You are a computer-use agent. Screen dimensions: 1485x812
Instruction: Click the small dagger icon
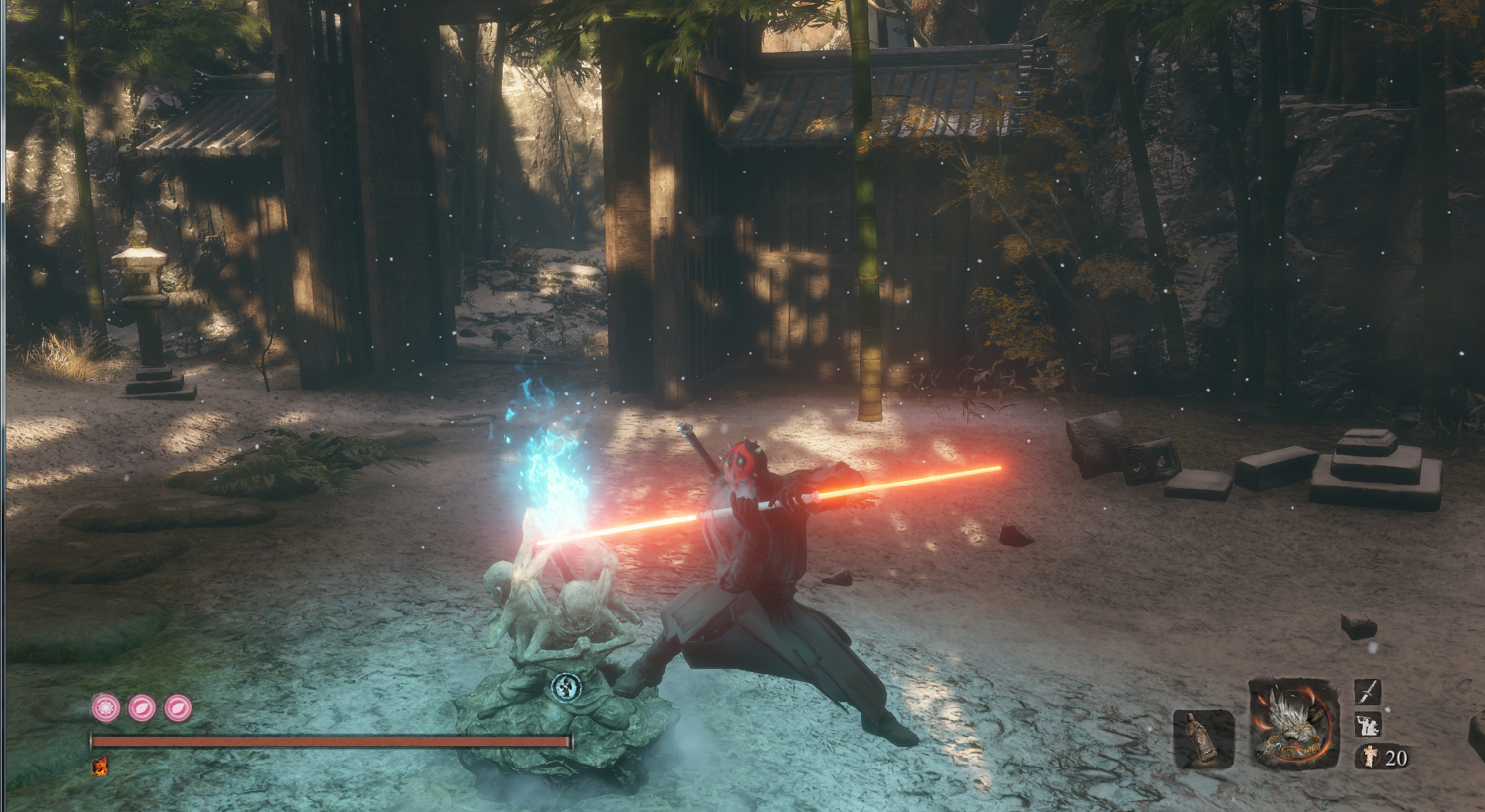pos(1367,691)
